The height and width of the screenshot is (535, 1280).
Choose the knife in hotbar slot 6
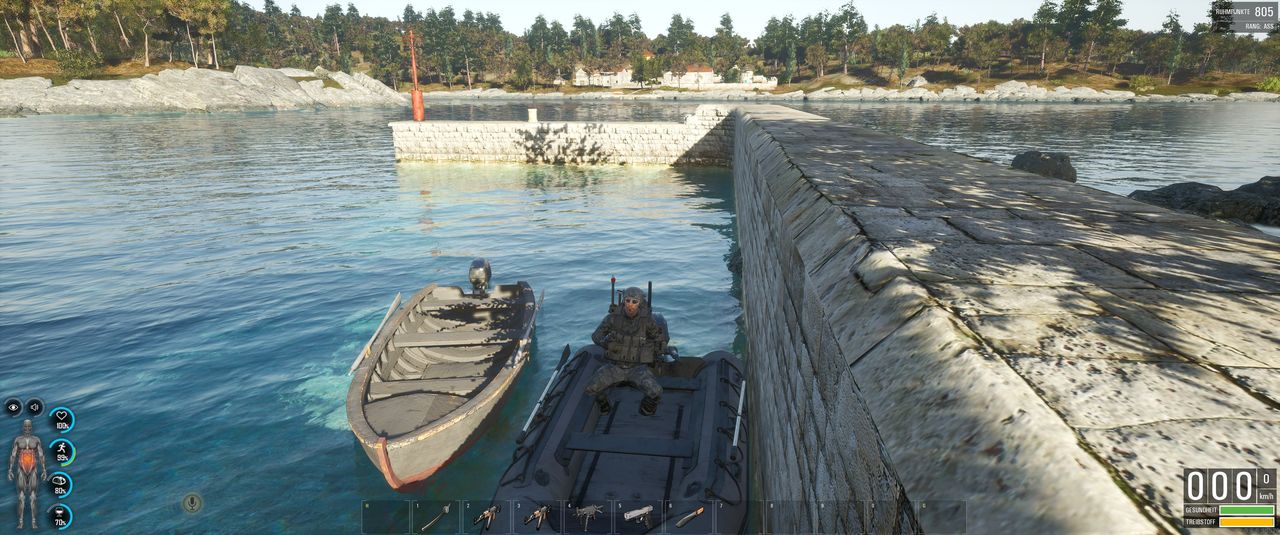[x=689, y=516]
